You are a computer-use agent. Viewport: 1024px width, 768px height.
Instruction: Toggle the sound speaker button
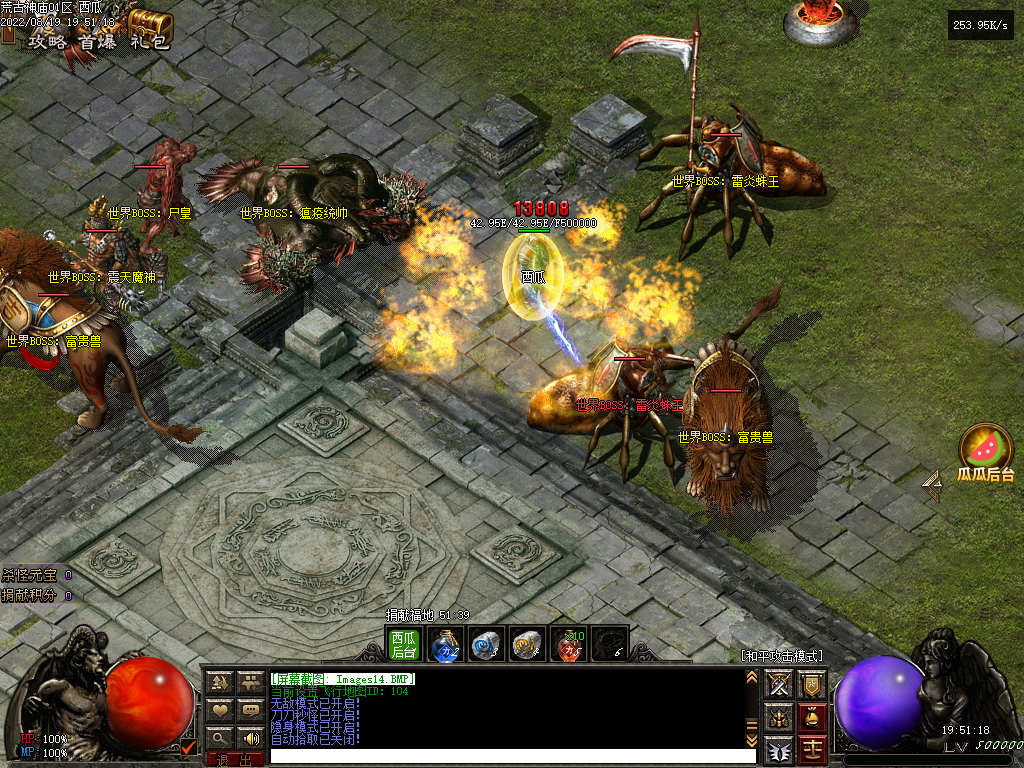(x=250, y=739)
